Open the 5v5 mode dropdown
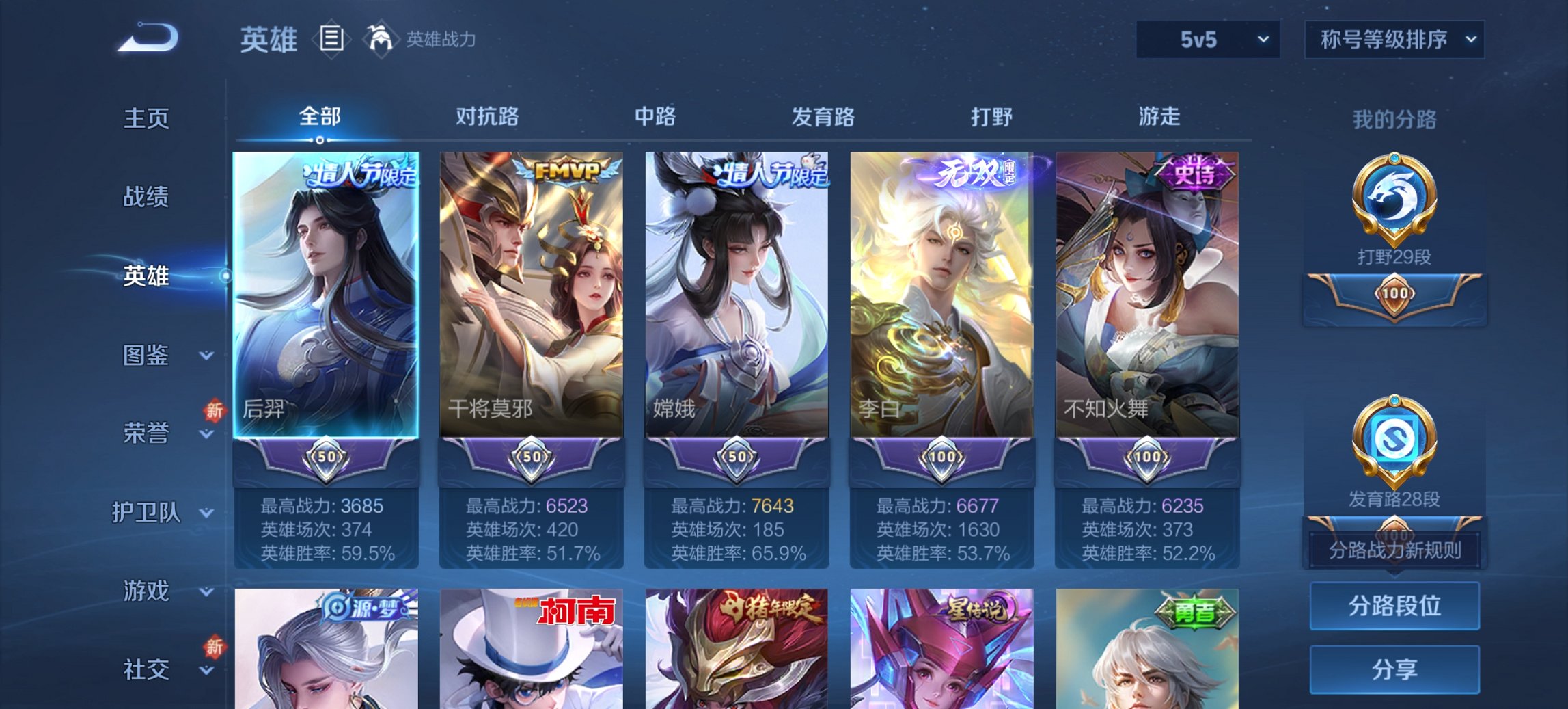The width and height of the screenshot is (1568, 709). 1207,40
